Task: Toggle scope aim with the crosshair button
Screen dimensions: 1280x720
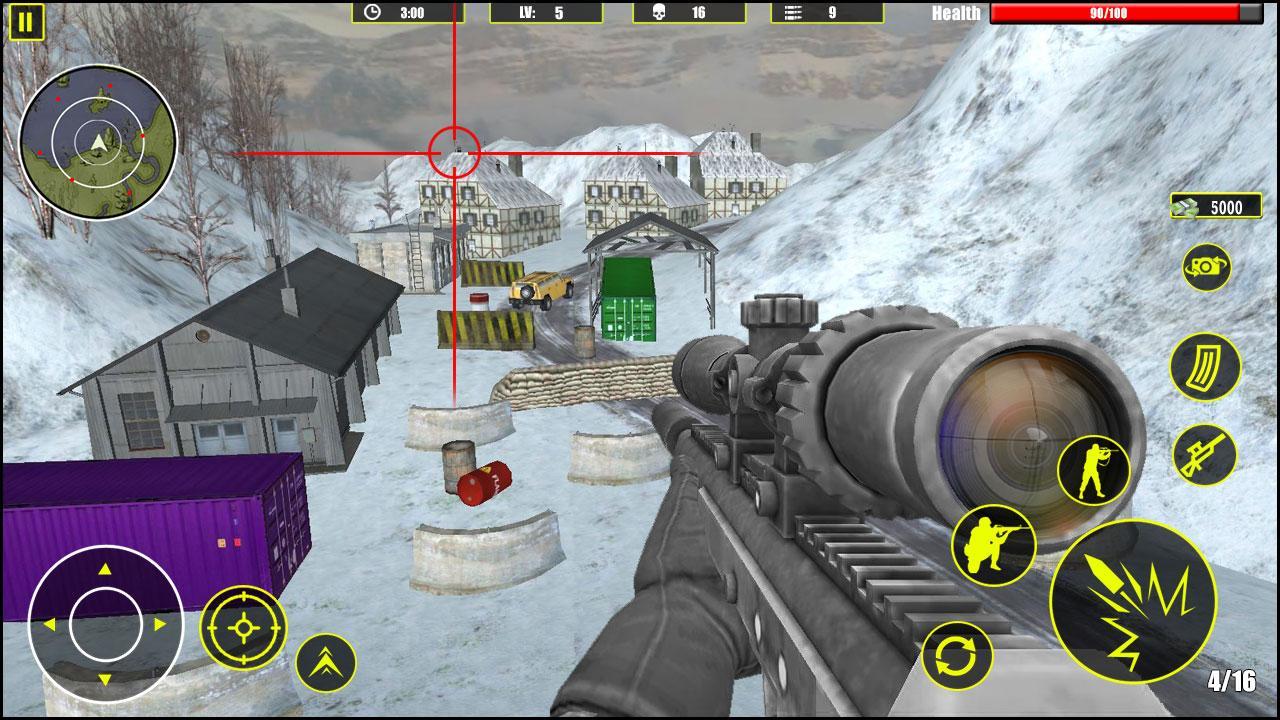Action: [244, 628]
